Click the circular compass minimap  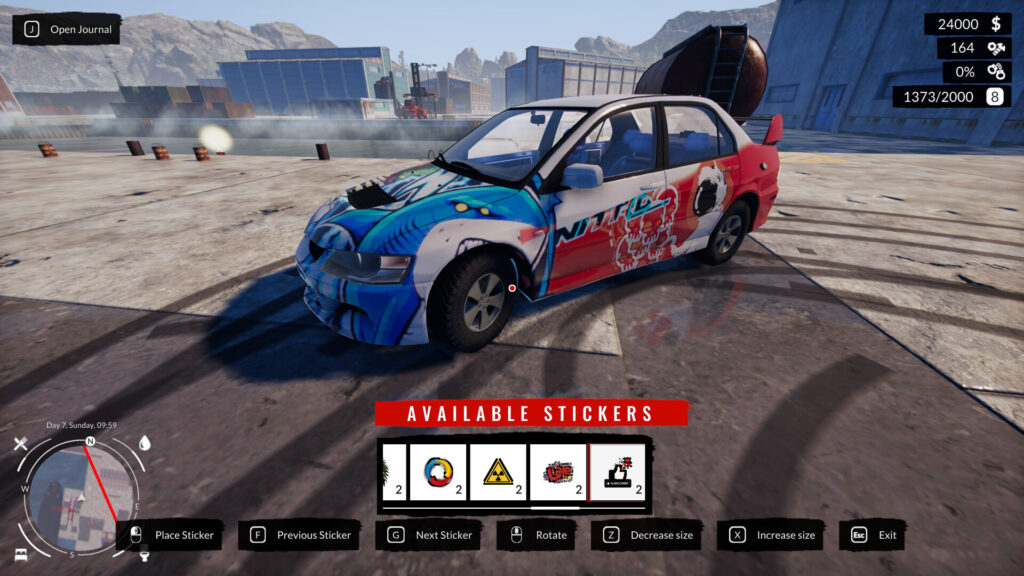coord(82,496)
